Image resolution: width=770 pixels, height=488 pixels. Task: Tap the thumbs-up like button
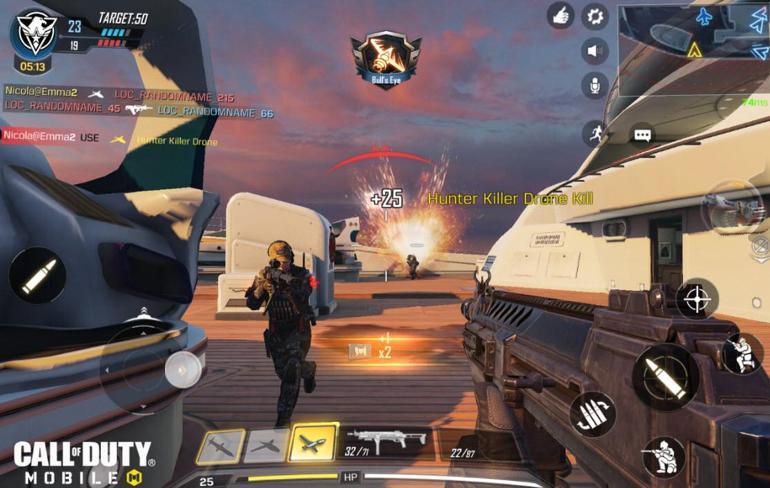[560, 15]
